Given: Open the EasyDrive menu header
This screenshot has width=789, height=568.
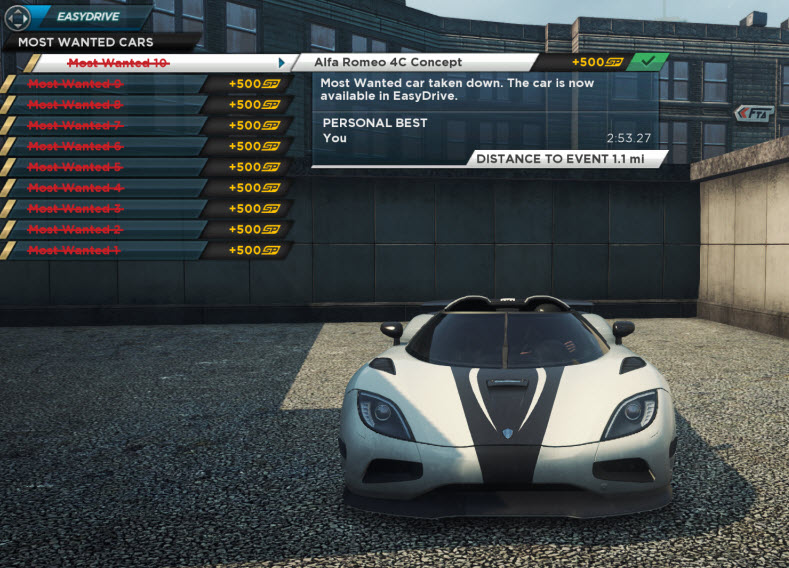Looking at the screenshot, I should tap(88, 17).
